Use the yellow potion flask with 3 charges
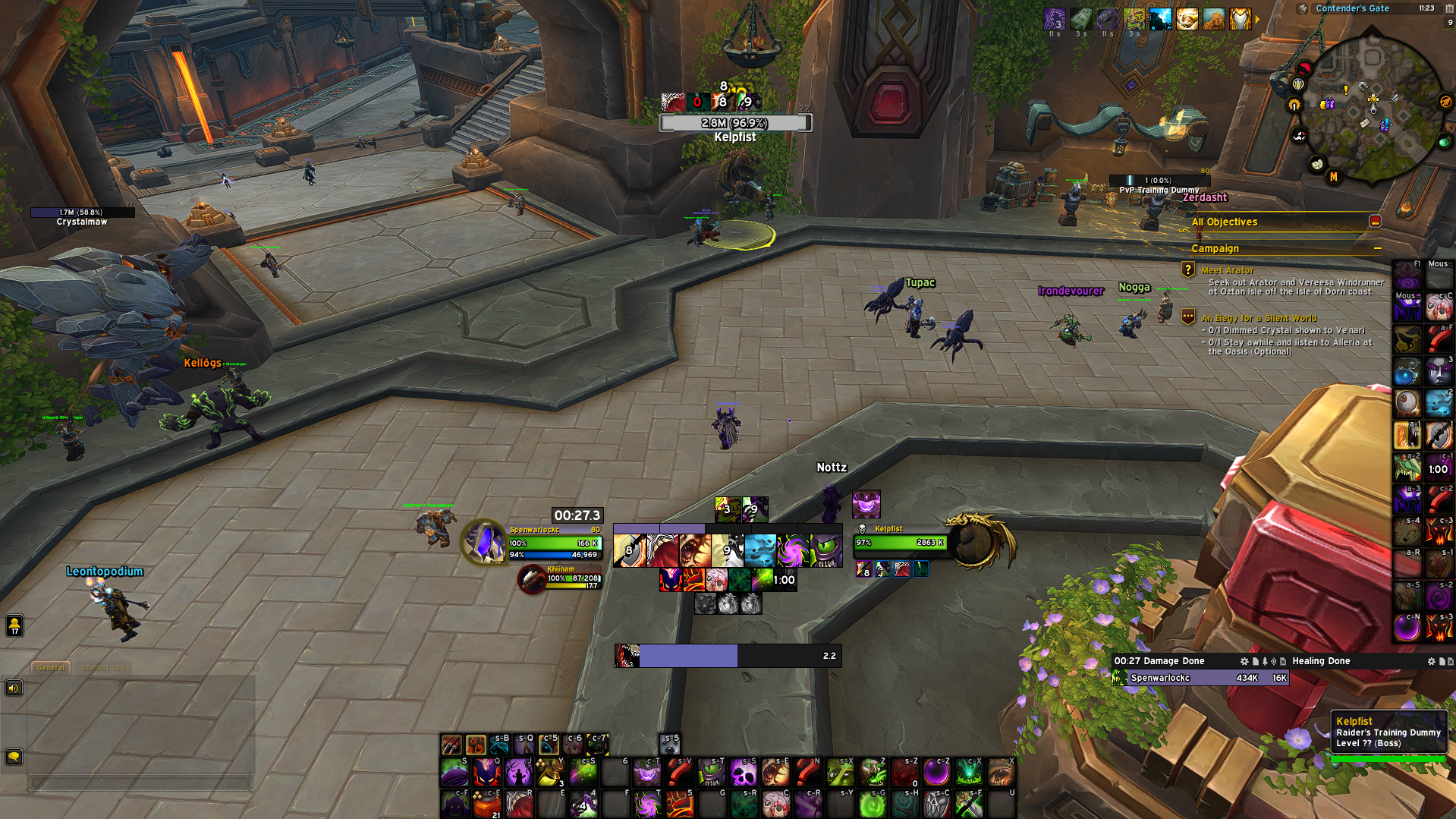 550,773
